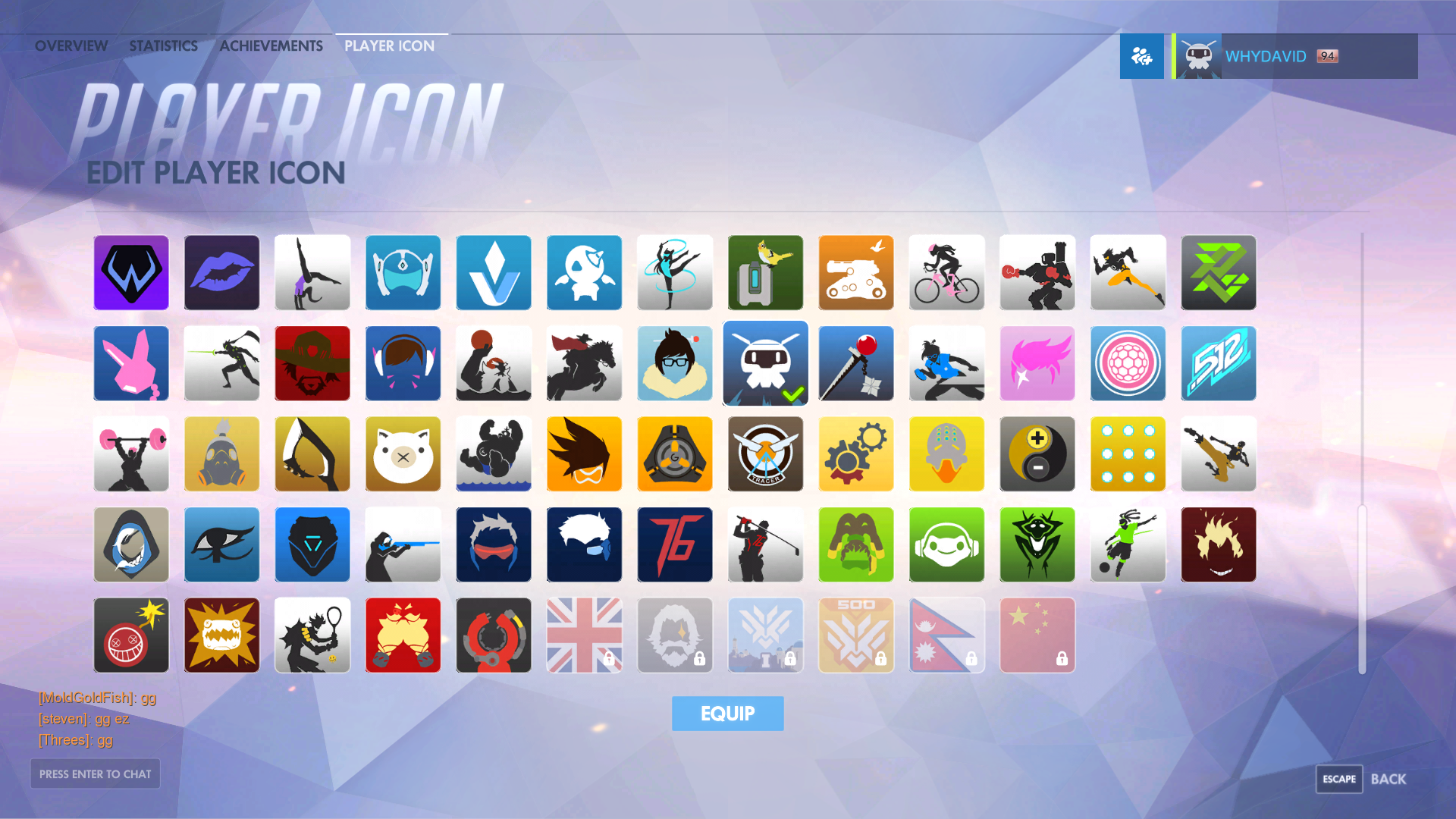Image resolution: width=1456 pixels, height=819 pixels.
Task: Select the pink D.Va bunny icon
Action: (130, 363)
